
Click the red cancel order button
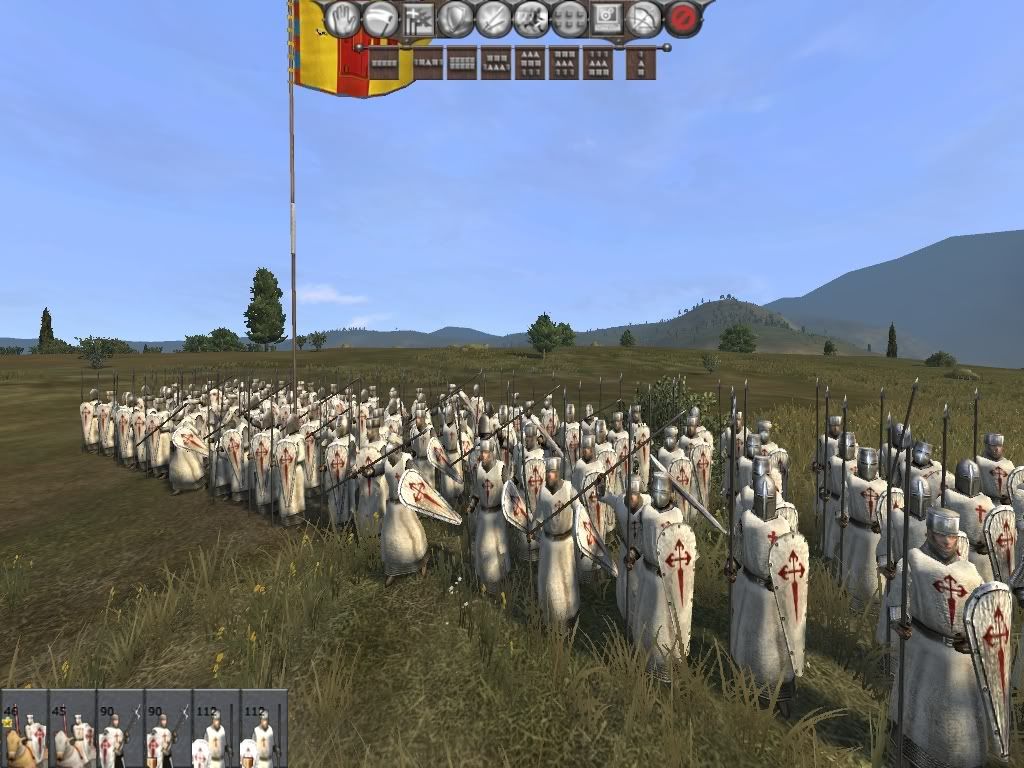683,18
